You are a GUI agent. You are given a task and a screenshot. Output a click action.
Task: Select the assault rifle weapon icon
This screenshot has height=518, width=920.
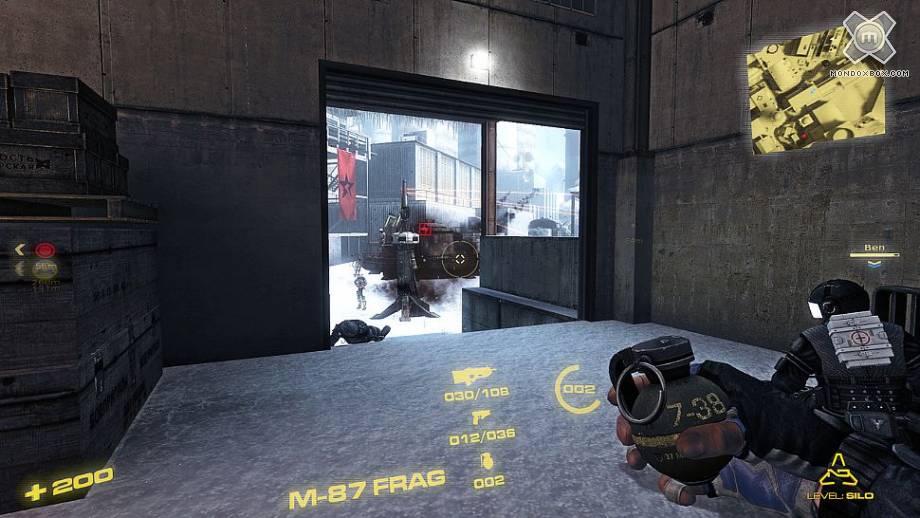468,376
